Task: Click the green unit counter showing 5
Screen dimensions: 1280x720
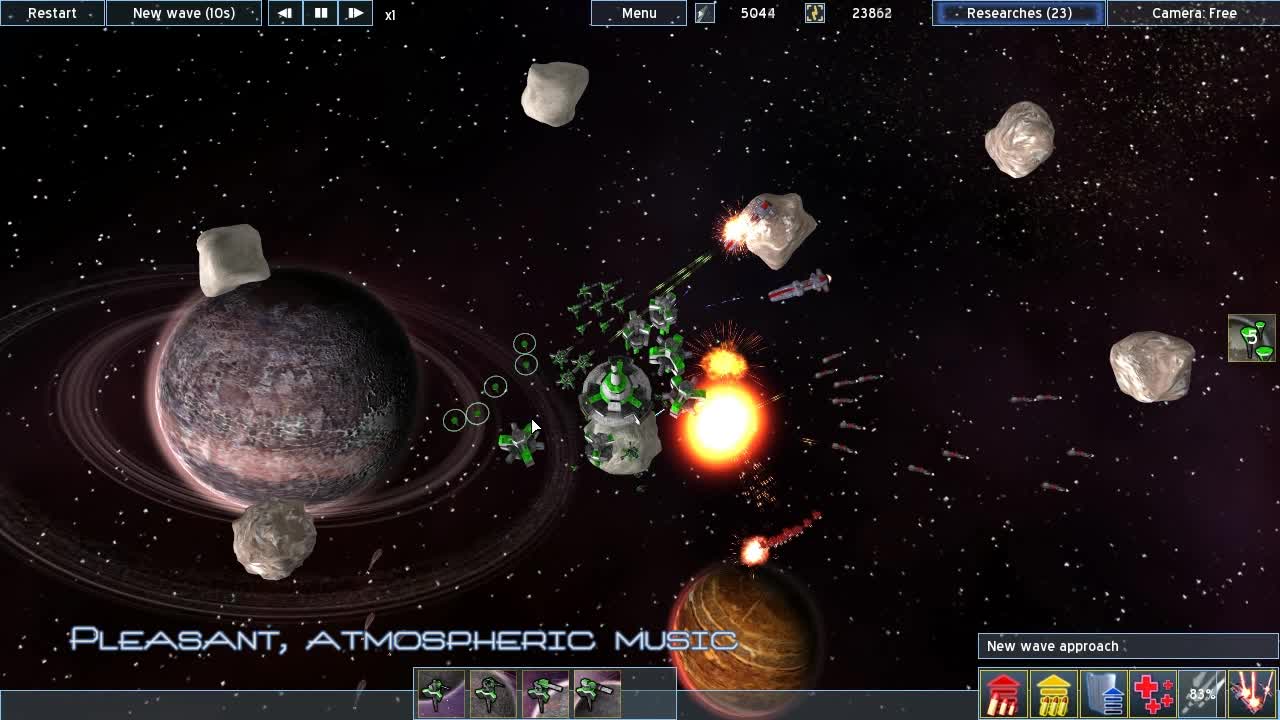Action: pos(1247,340)
